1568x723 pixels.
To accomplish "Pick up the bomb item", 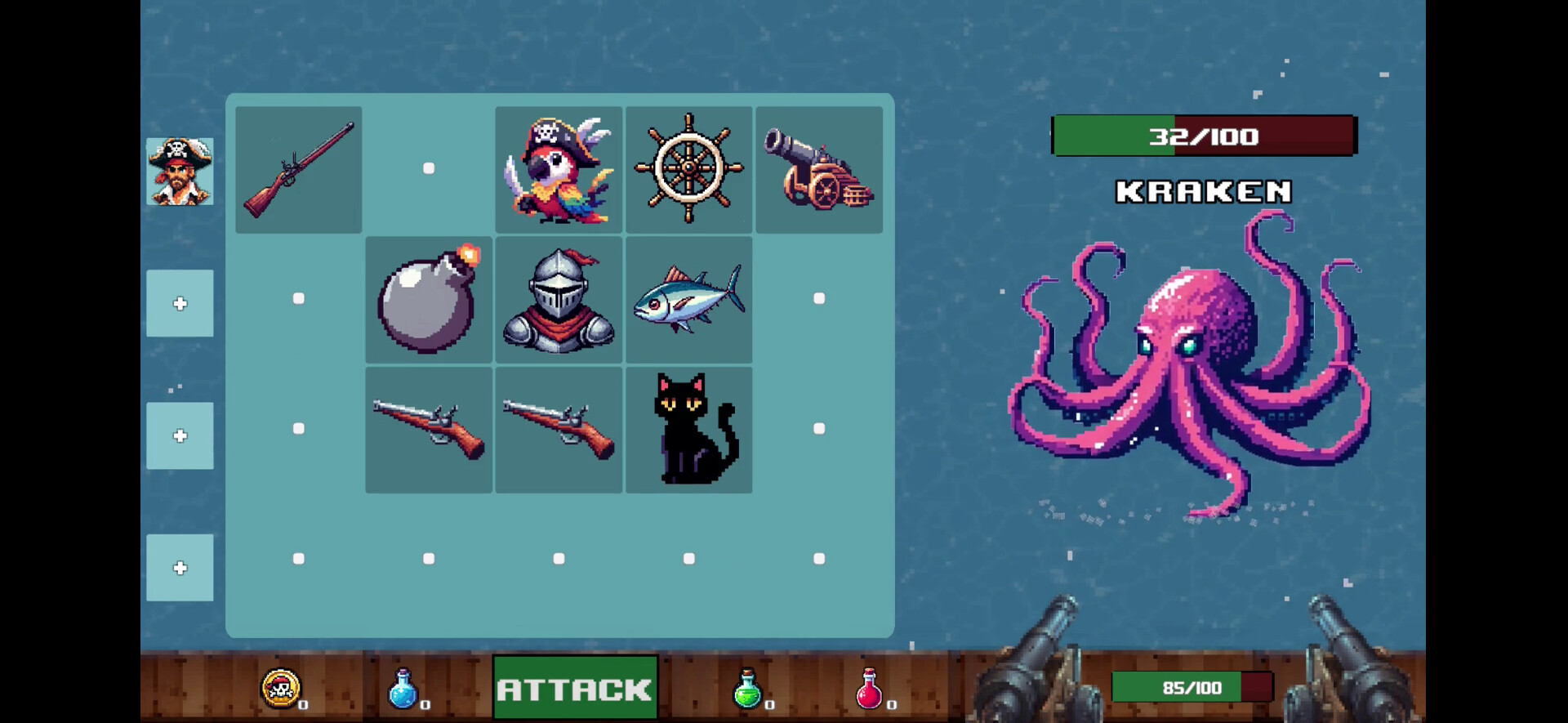I will [428, 298].
